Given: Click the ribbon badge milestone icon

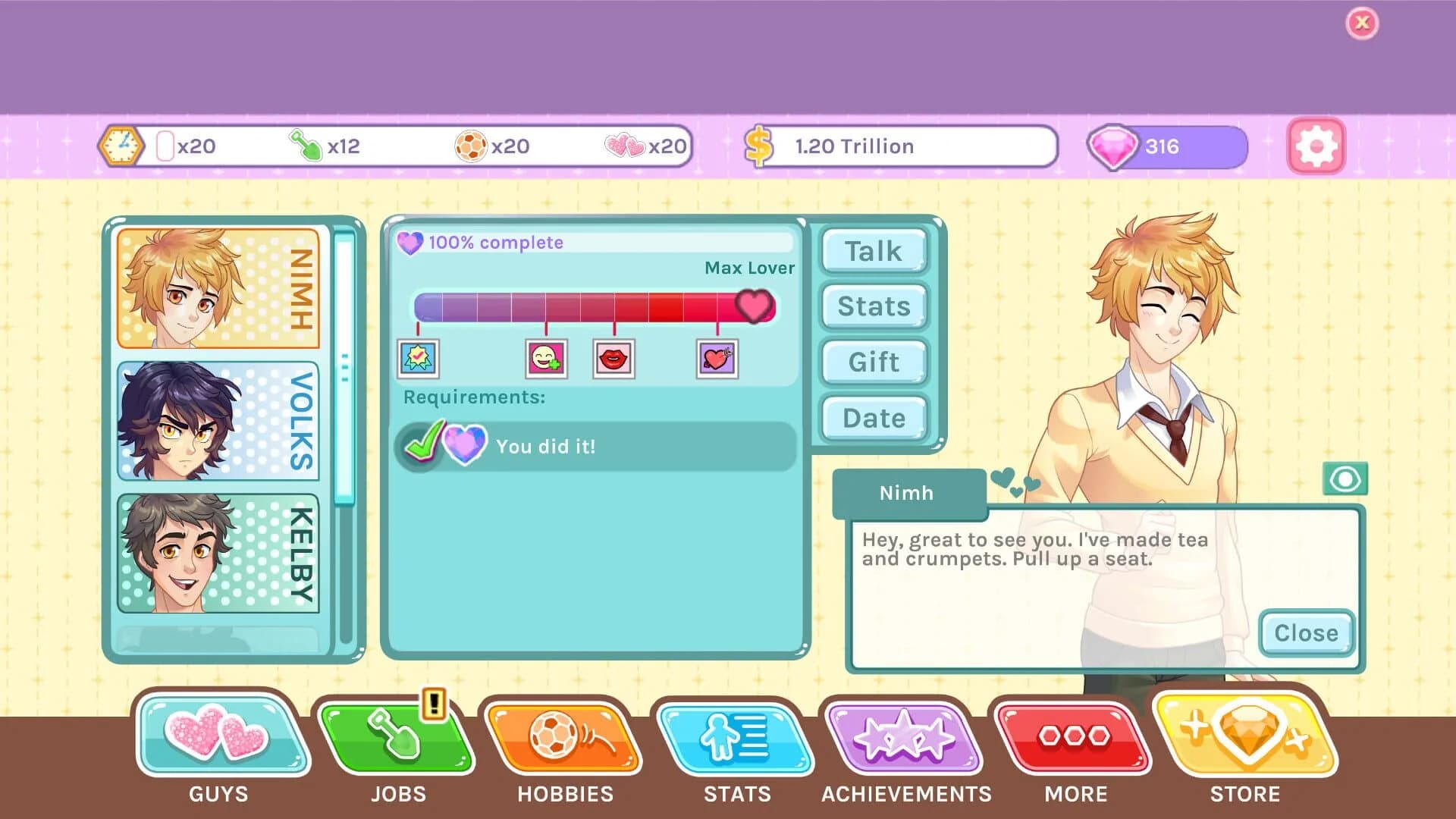Looking at the screenshot, I should point(418,359).
